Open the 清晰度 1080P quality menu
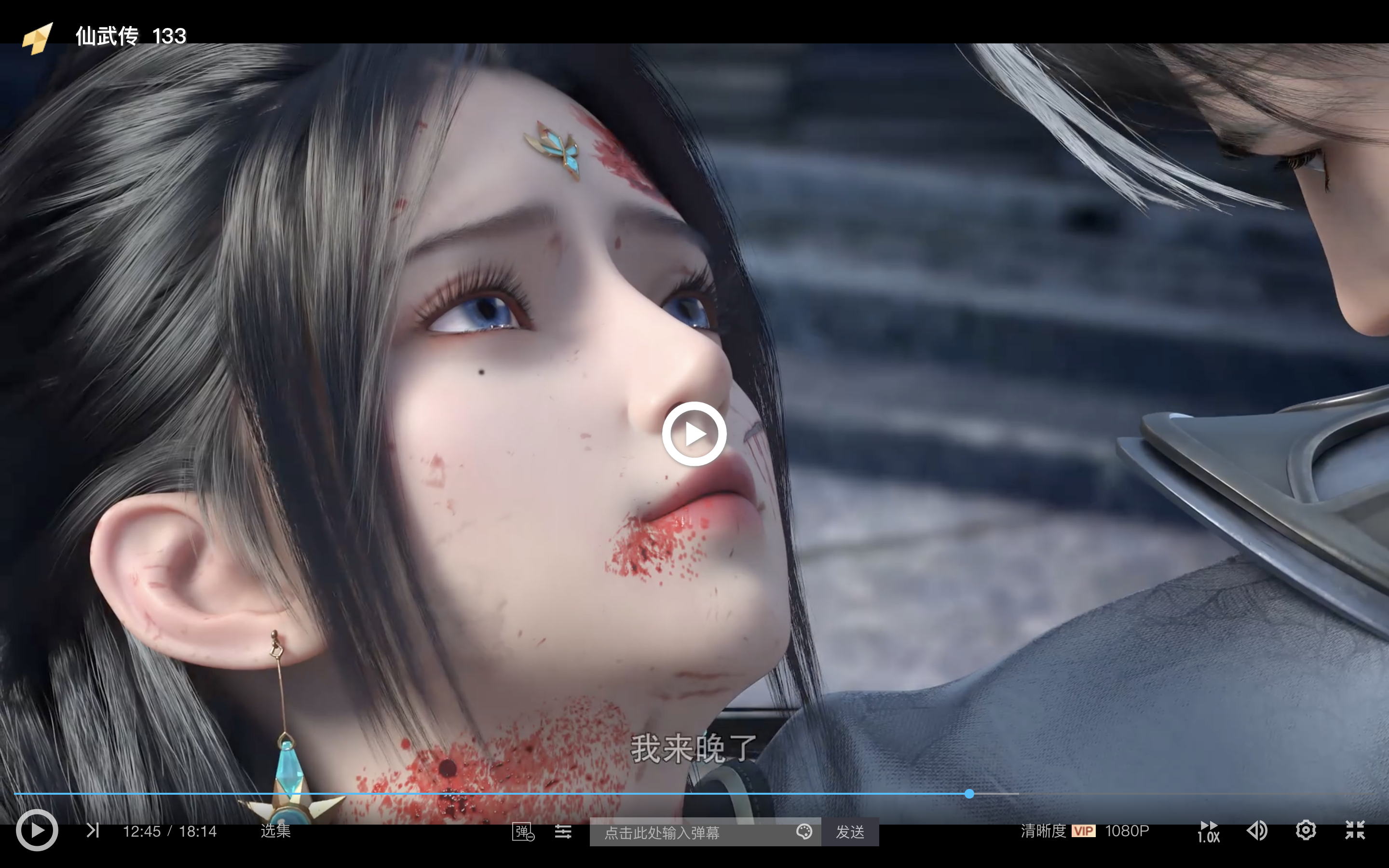Screen dimensions: 1389x868 tap(1085, 831)
